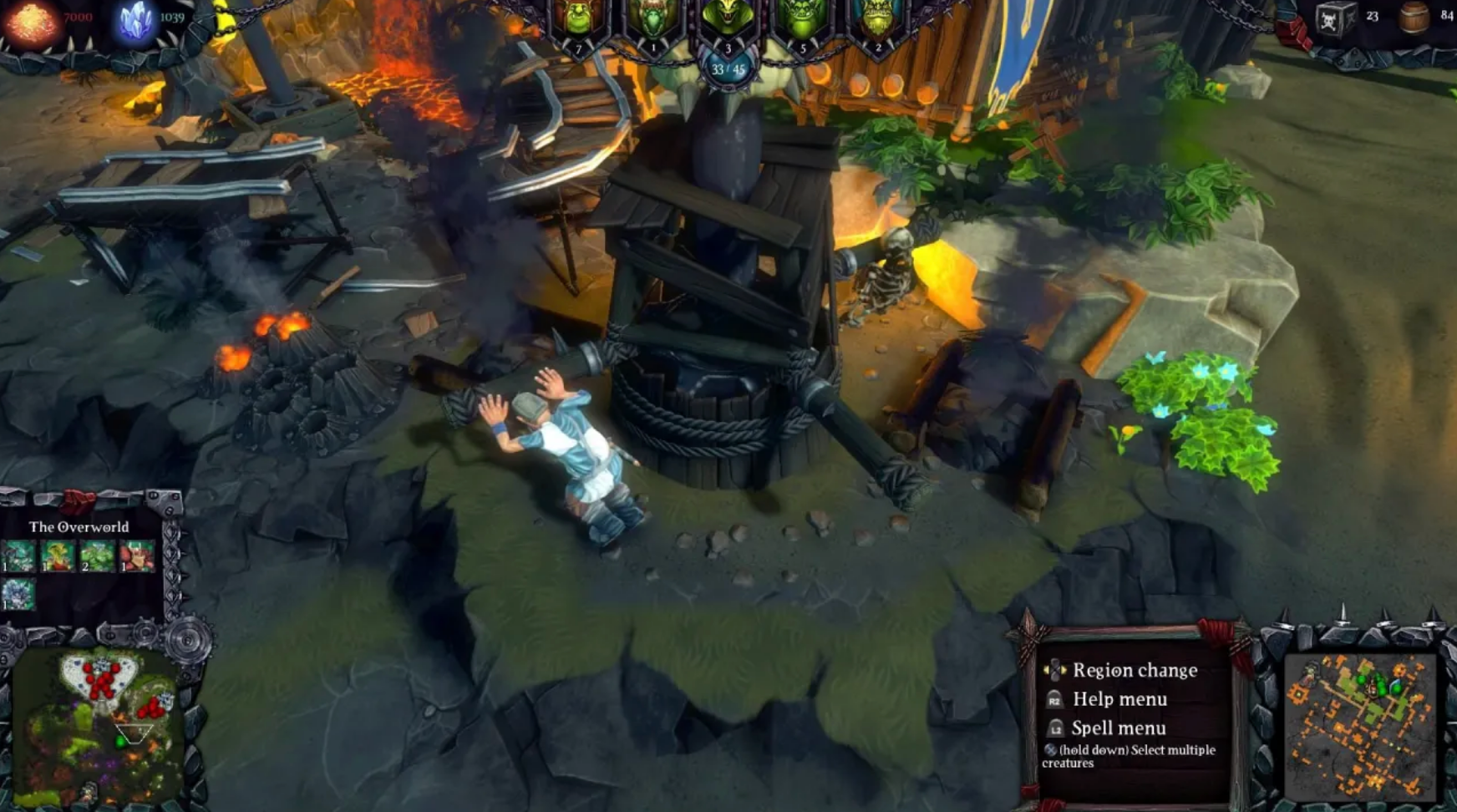Image resolution: width=1457 pixels, height=812 pixels.
Task: Click the Region change option
Action: (1136, 670)
